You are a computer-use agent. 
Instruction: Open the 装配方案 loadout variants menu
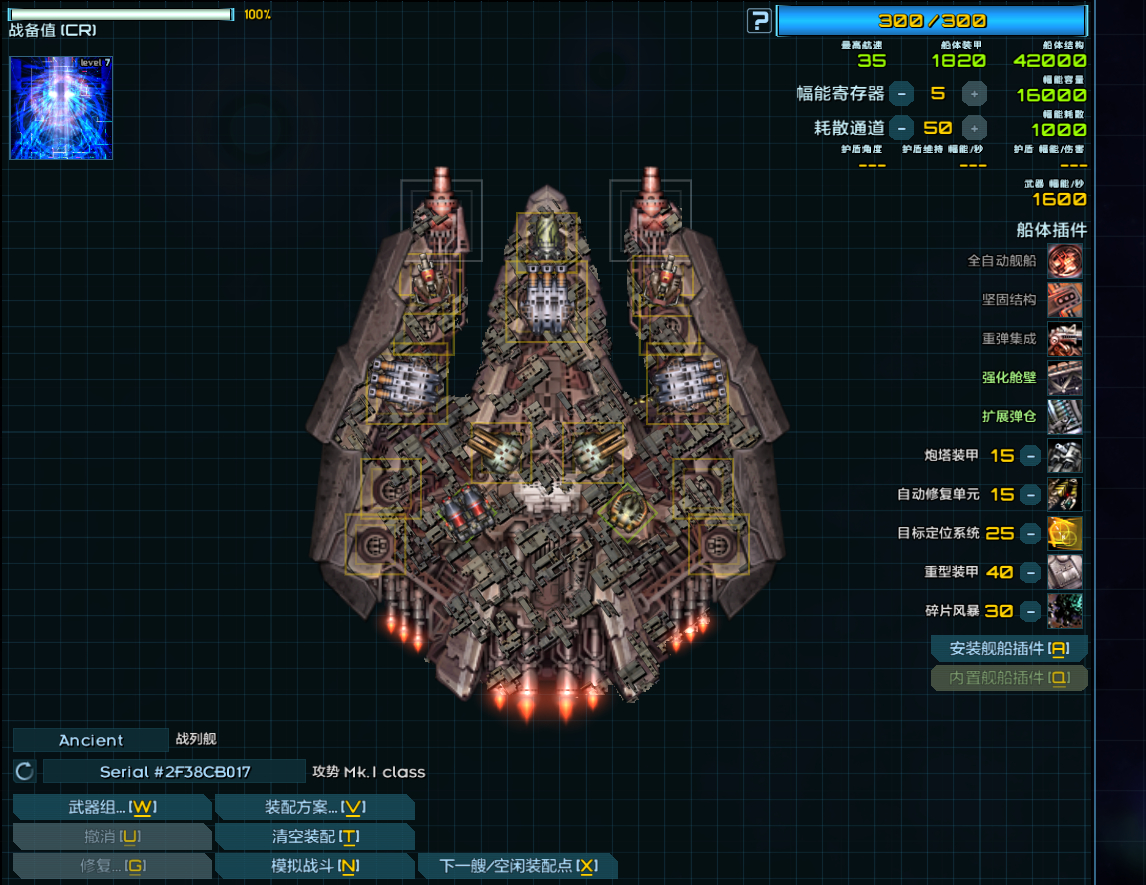click(314, 807)
